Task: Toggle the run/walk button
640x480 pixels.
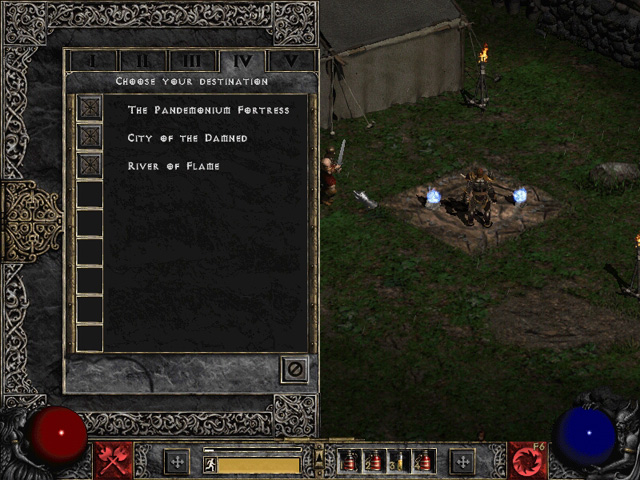Action: (x=211, y=464)
